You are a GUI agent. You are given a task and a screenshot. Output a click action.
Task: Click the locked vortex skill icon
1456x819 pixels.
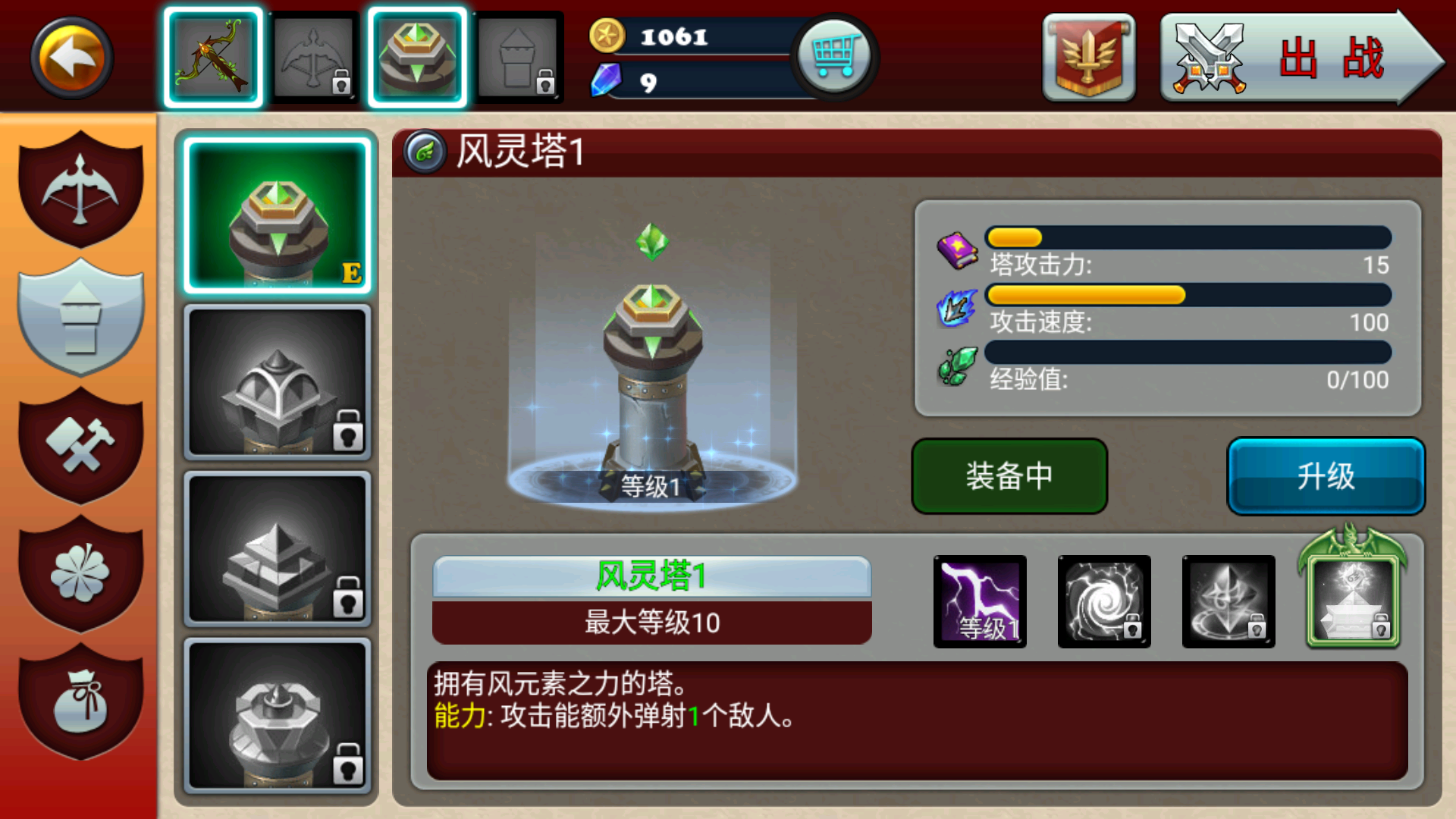tap(1104, 601)
